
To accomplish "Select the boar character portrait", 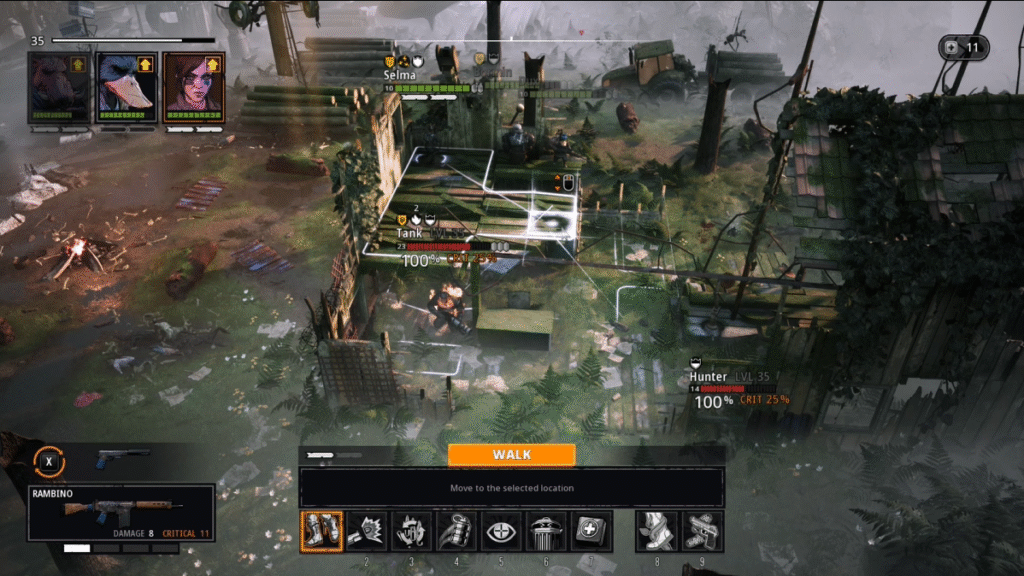I will click(x=58, y=88).
